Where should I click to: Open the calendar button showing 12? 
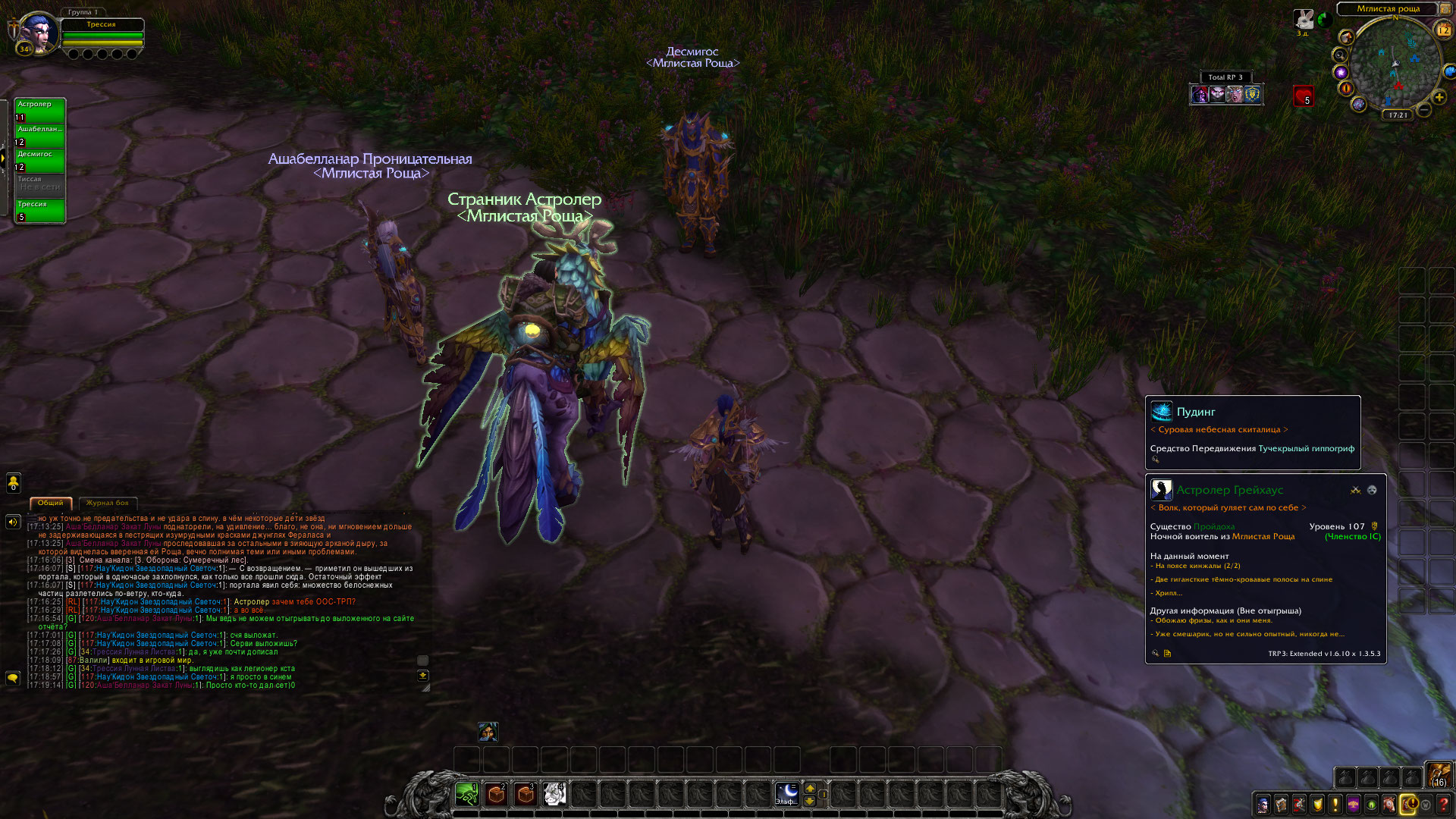click(x=1443, y=30)
